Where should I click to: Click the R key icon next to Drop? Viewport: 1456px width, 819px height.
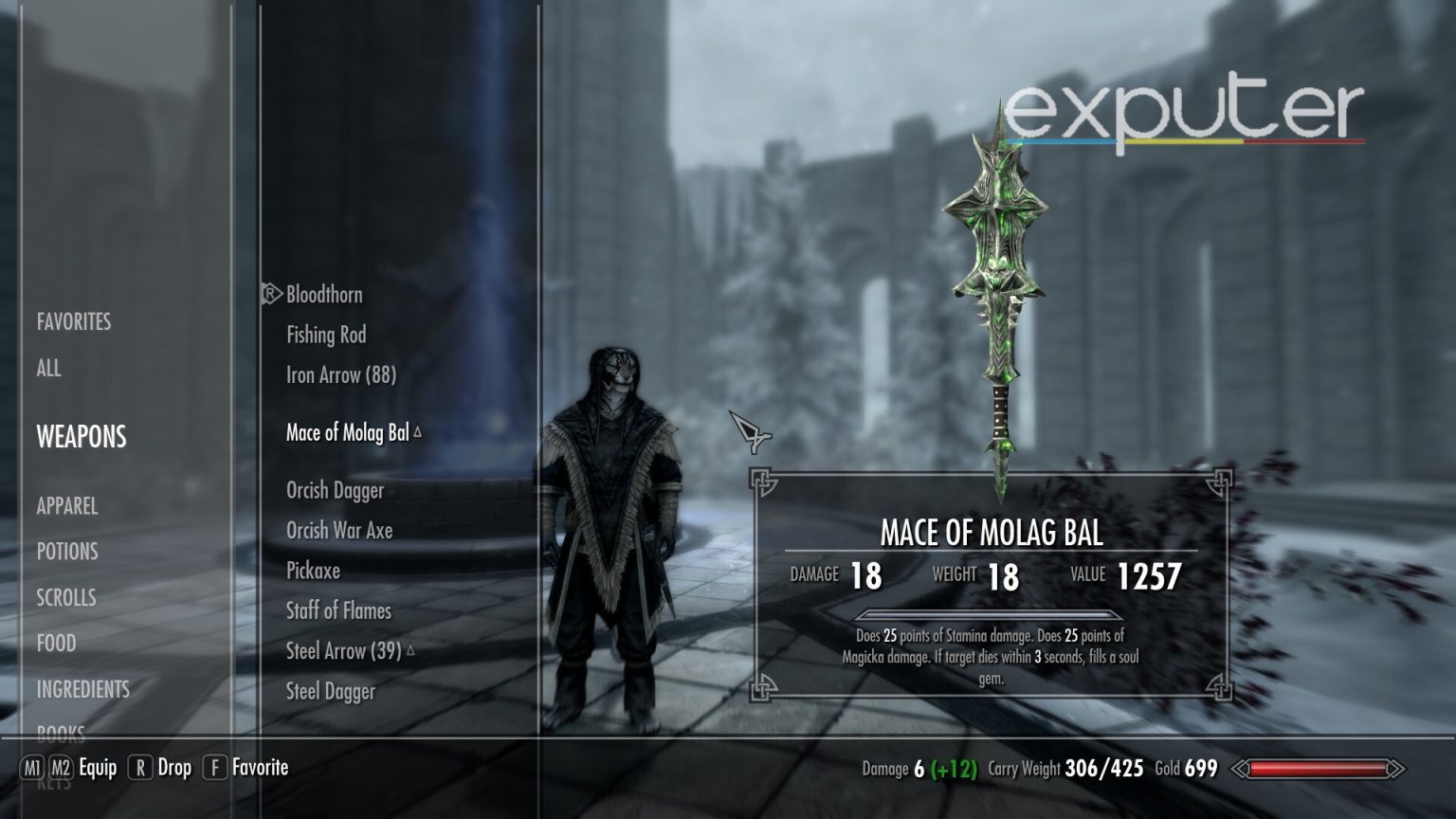coord(139,768)
